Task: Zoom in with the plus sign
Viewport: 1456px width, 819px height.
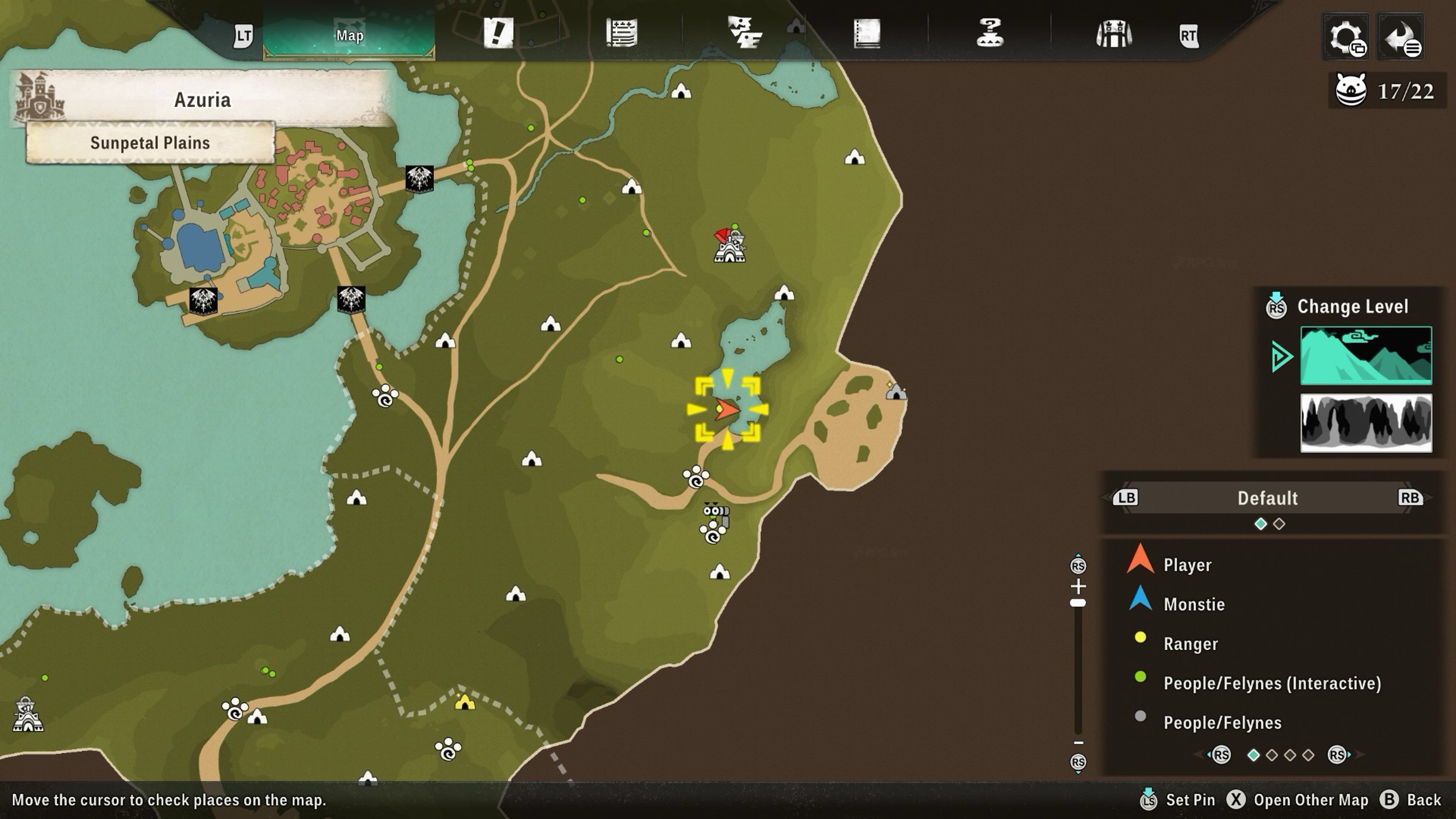Action: (1078, 585)
